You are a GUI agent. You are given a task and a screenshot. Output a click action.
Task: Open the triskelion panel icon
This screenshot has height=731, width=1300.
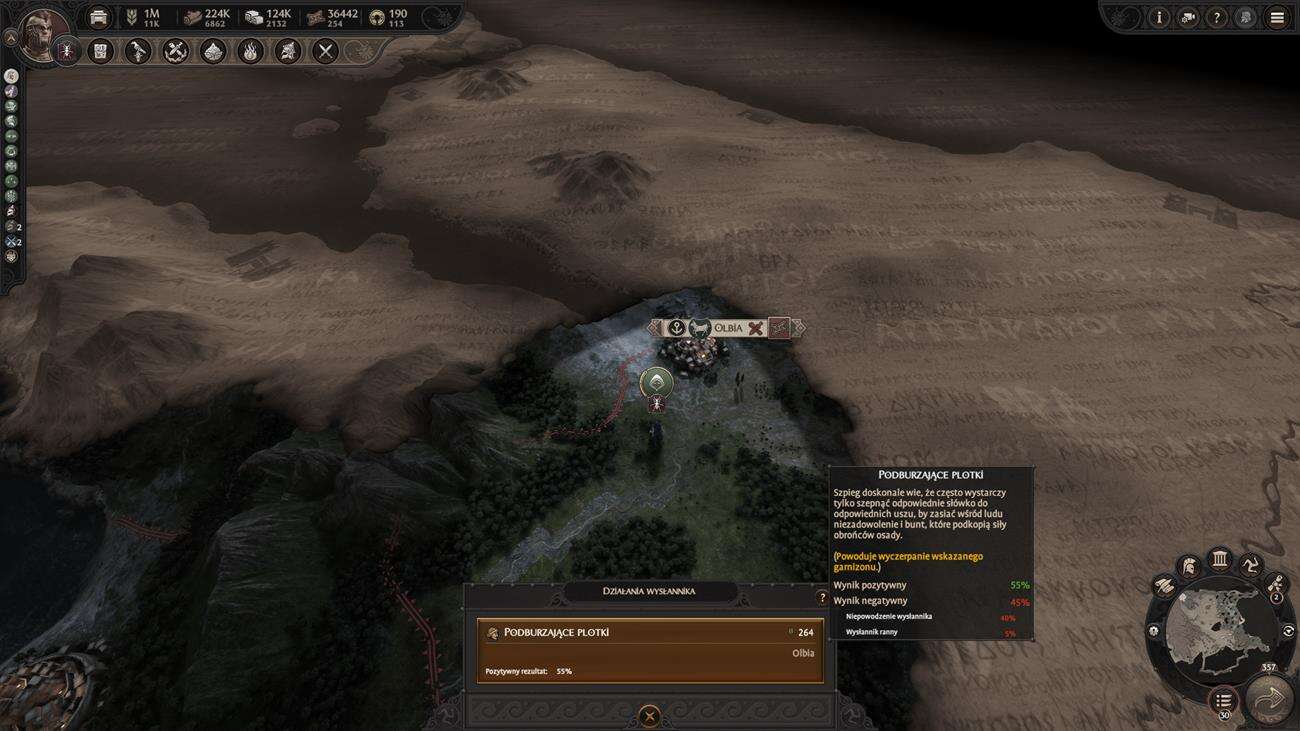pos(1251,566)
